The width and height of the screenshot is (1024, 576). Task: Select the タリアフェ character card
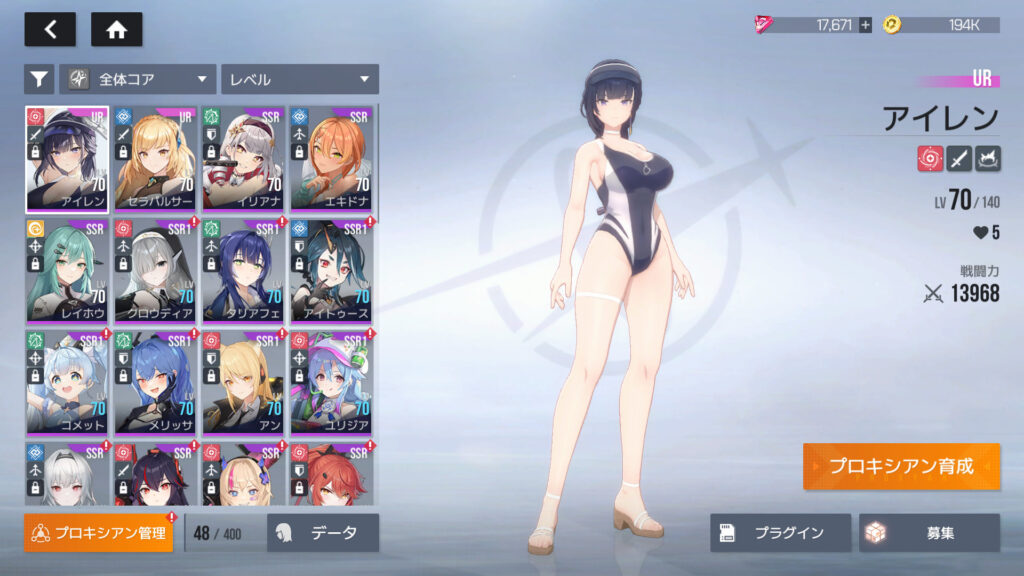(x=243, y=270)
